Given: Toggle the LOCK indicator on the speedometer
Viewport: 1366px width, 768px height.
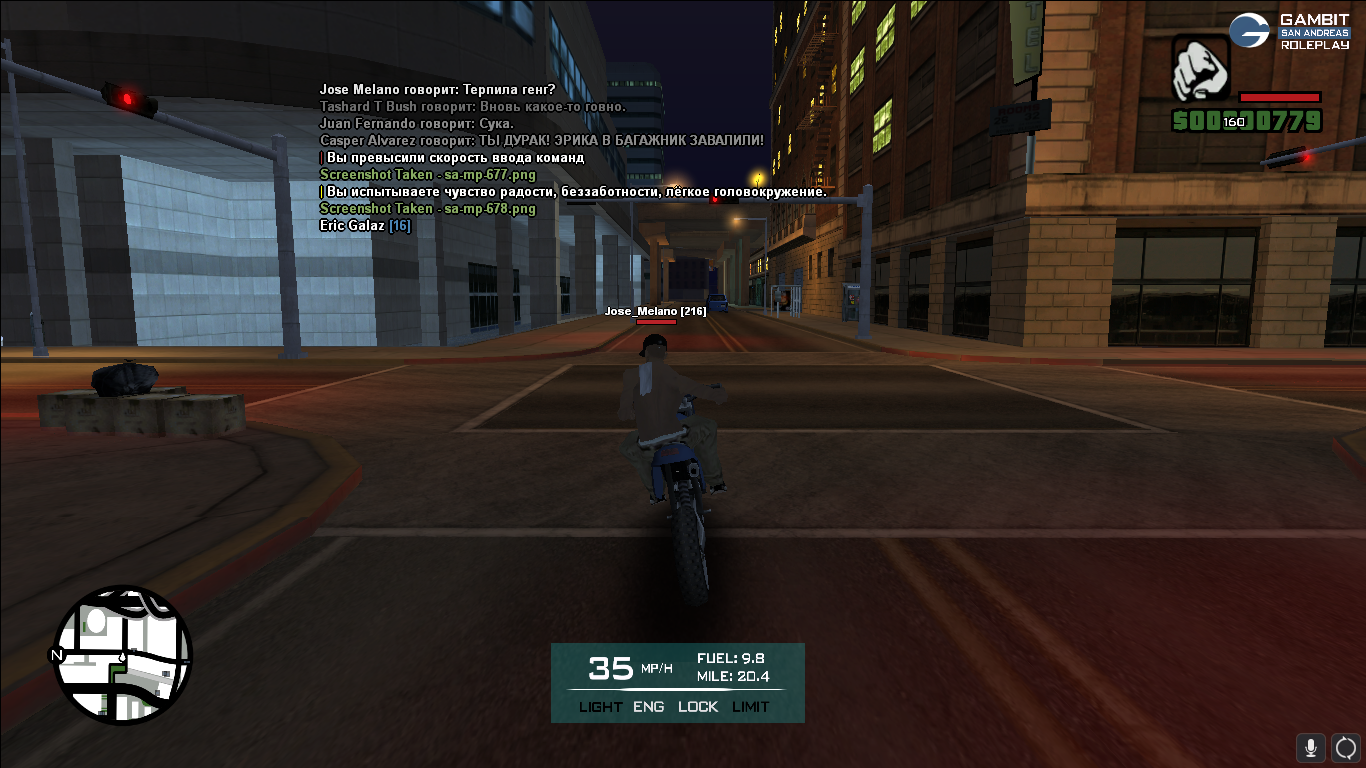Looking at the screenshot, I should (698, 707).
